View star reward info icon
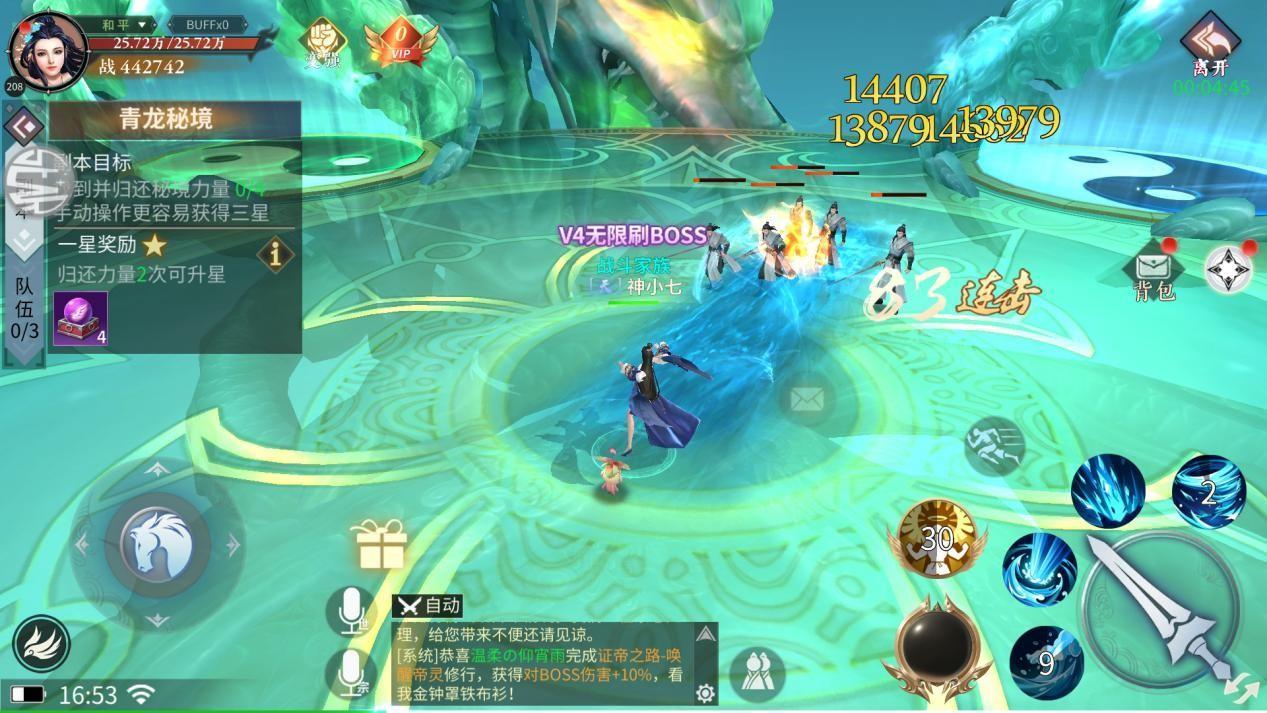This screenshot has height=713, width=1267. (x=275, y=254)
